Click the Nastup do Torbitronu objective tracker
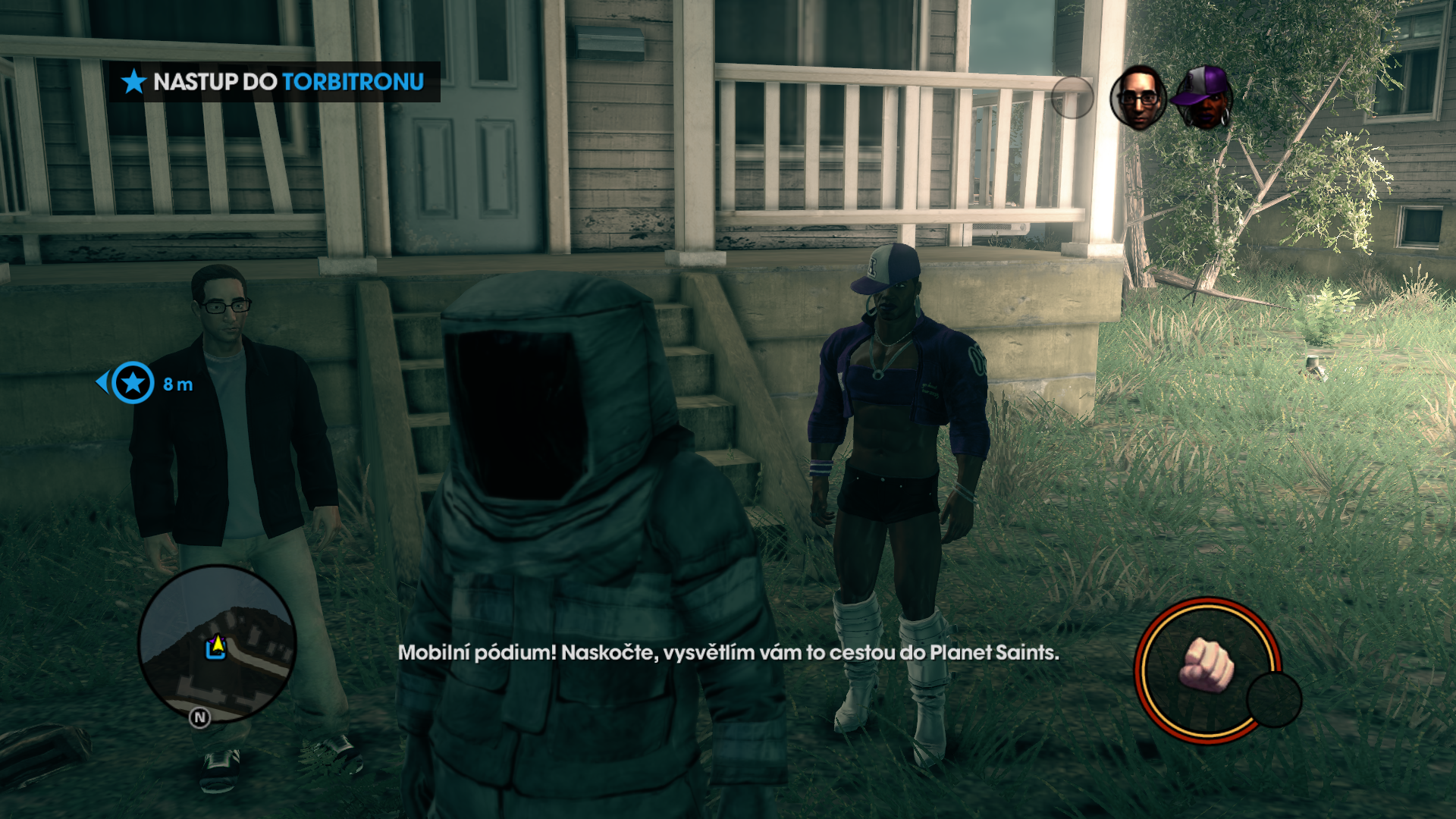 click(x=275, y=82)
